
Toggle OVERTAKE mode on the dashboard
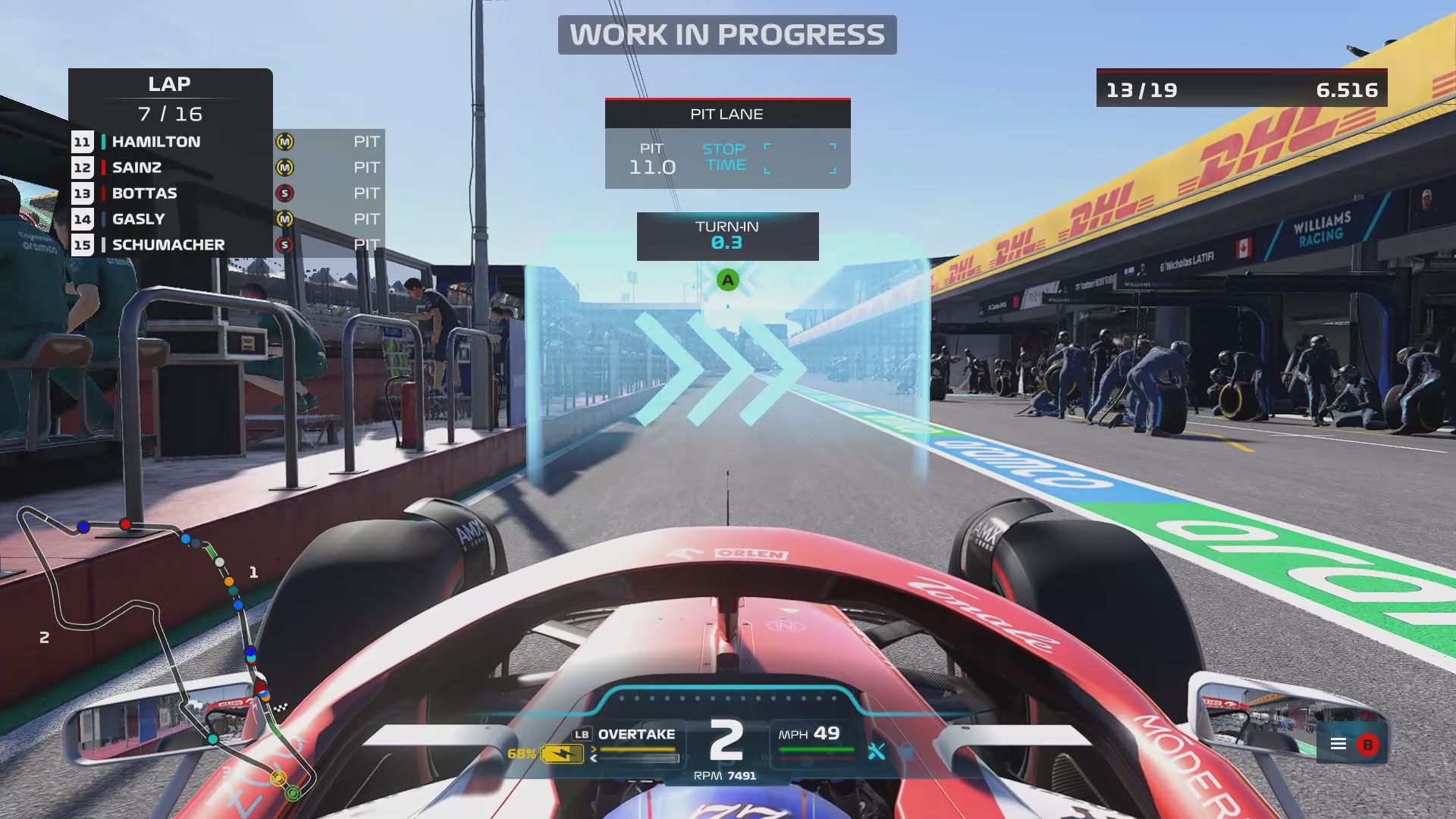coord(637,733)
